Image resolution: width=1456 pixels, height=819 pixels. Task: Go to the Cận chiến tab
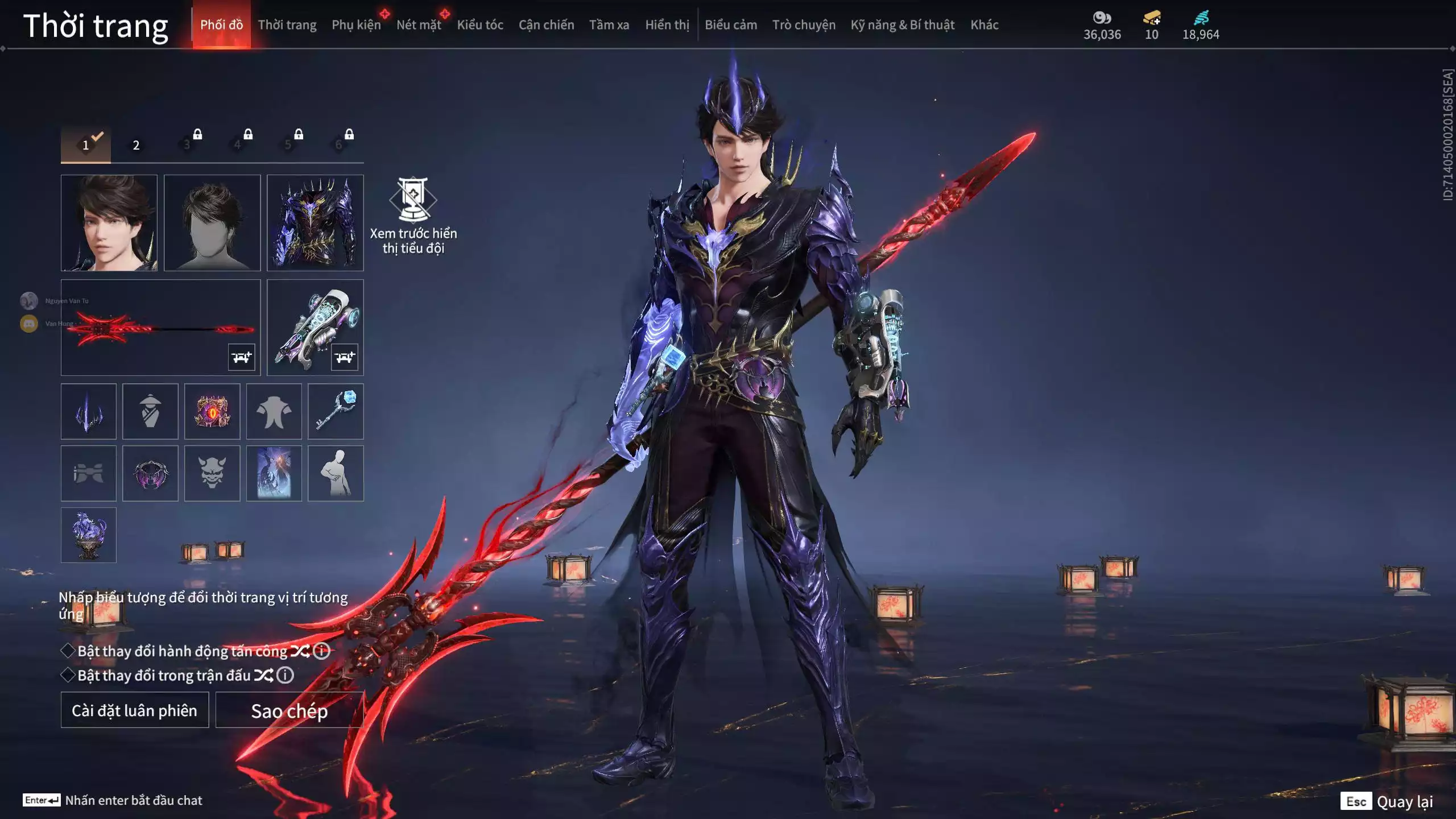coord(546,25)
